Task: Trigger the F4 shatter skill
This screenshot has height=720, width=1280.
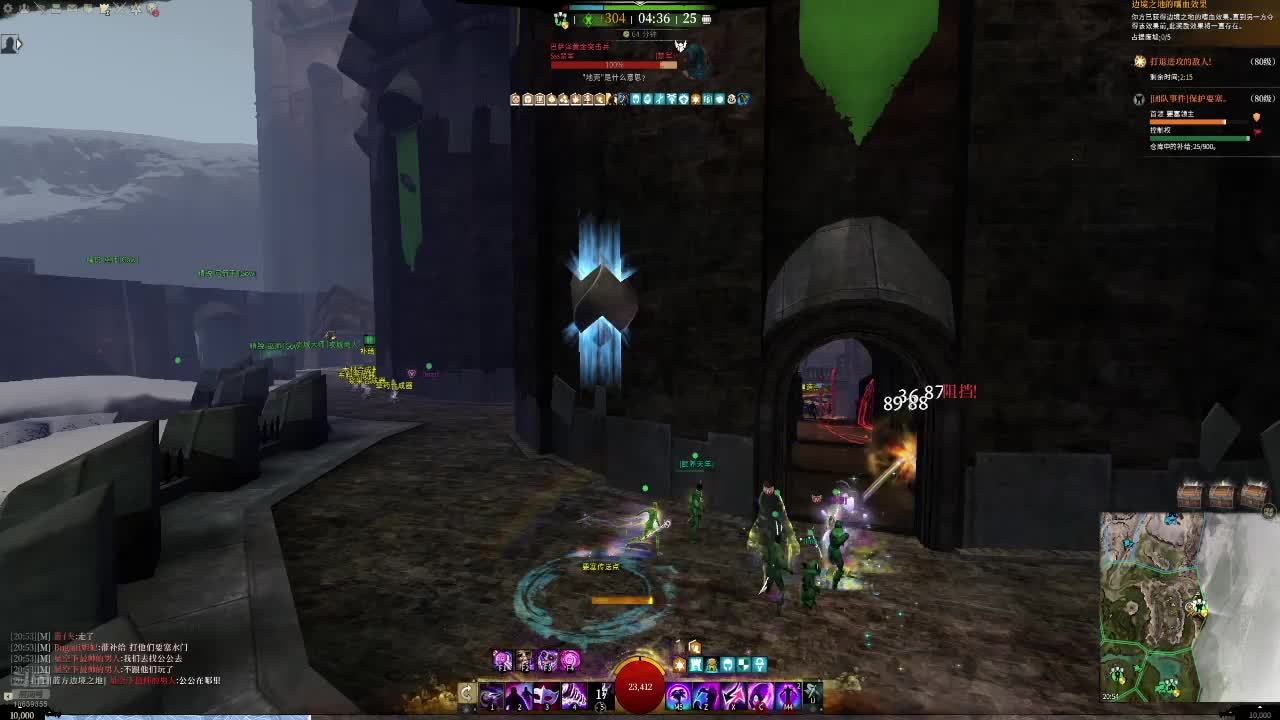Action: point(570,660)
